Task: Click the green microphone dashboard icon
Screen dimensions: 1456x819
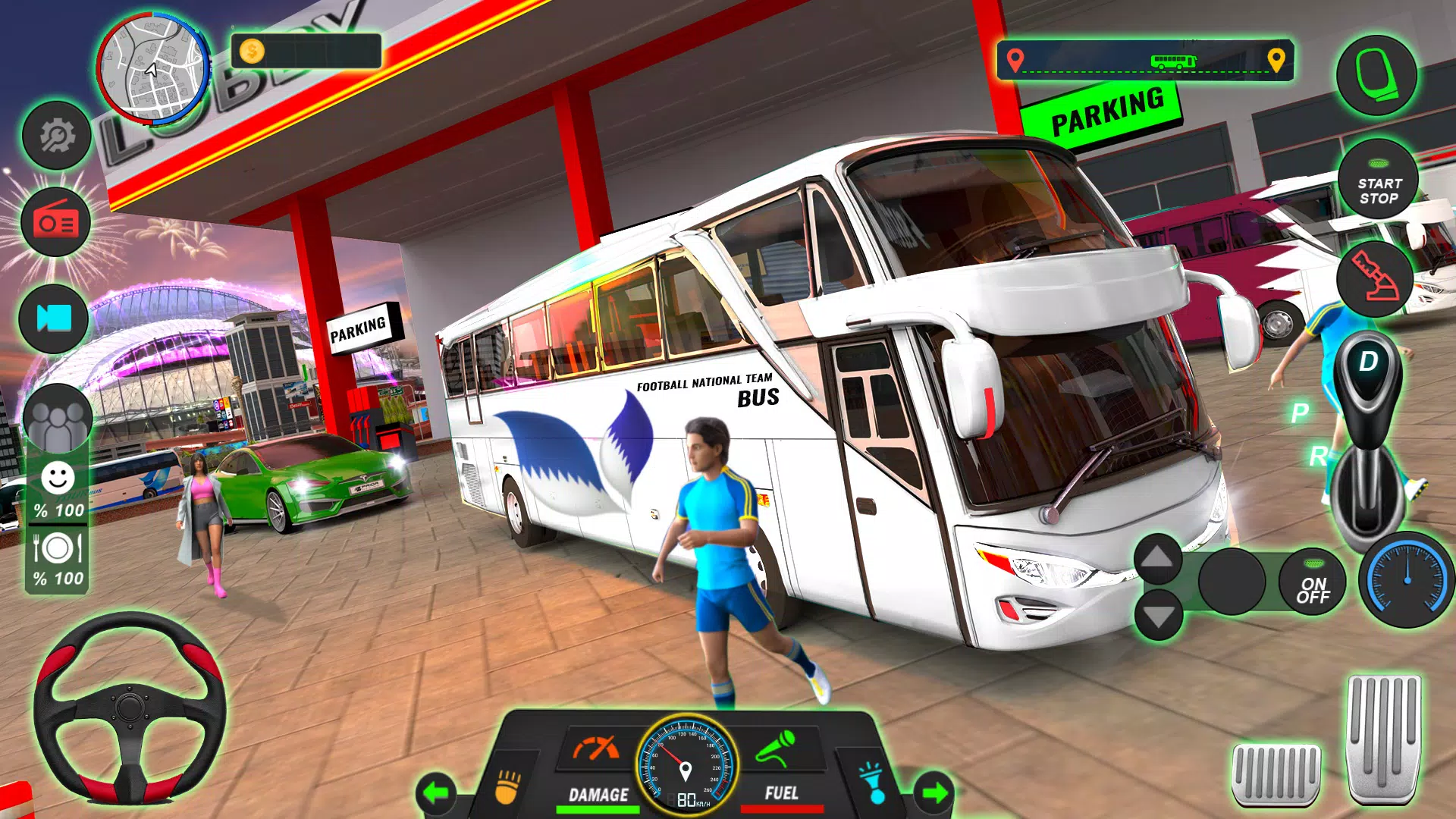Action: point(776,748)
